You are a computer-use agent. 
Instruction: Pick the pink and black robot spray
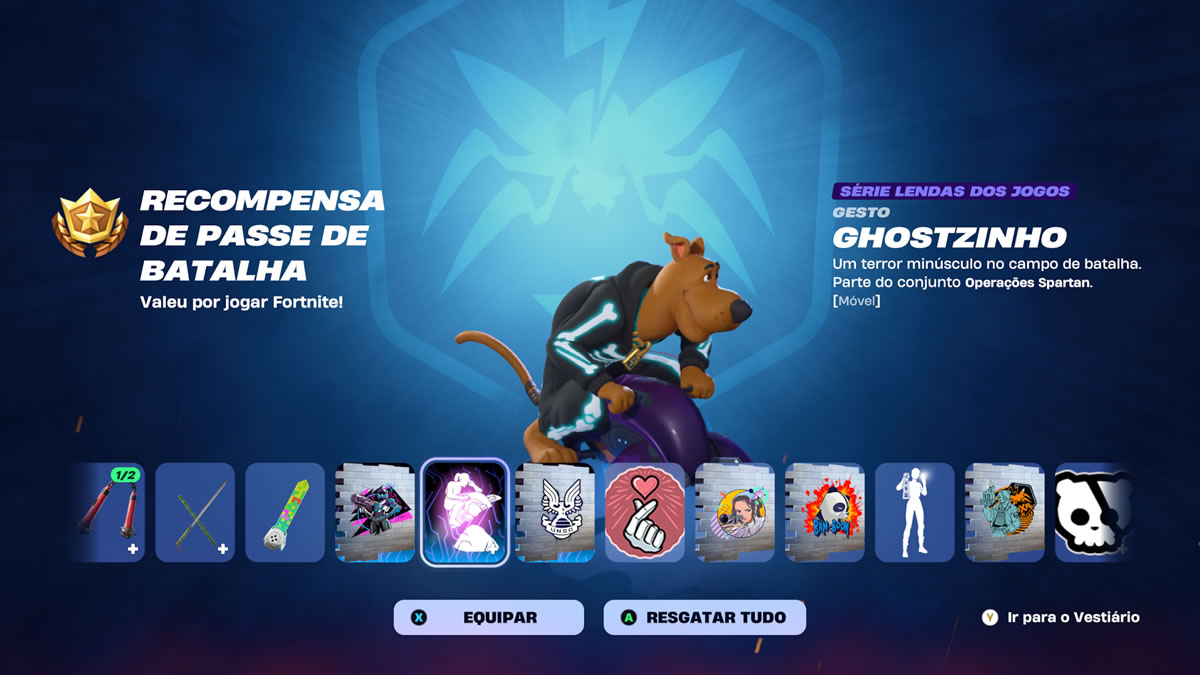375,512
